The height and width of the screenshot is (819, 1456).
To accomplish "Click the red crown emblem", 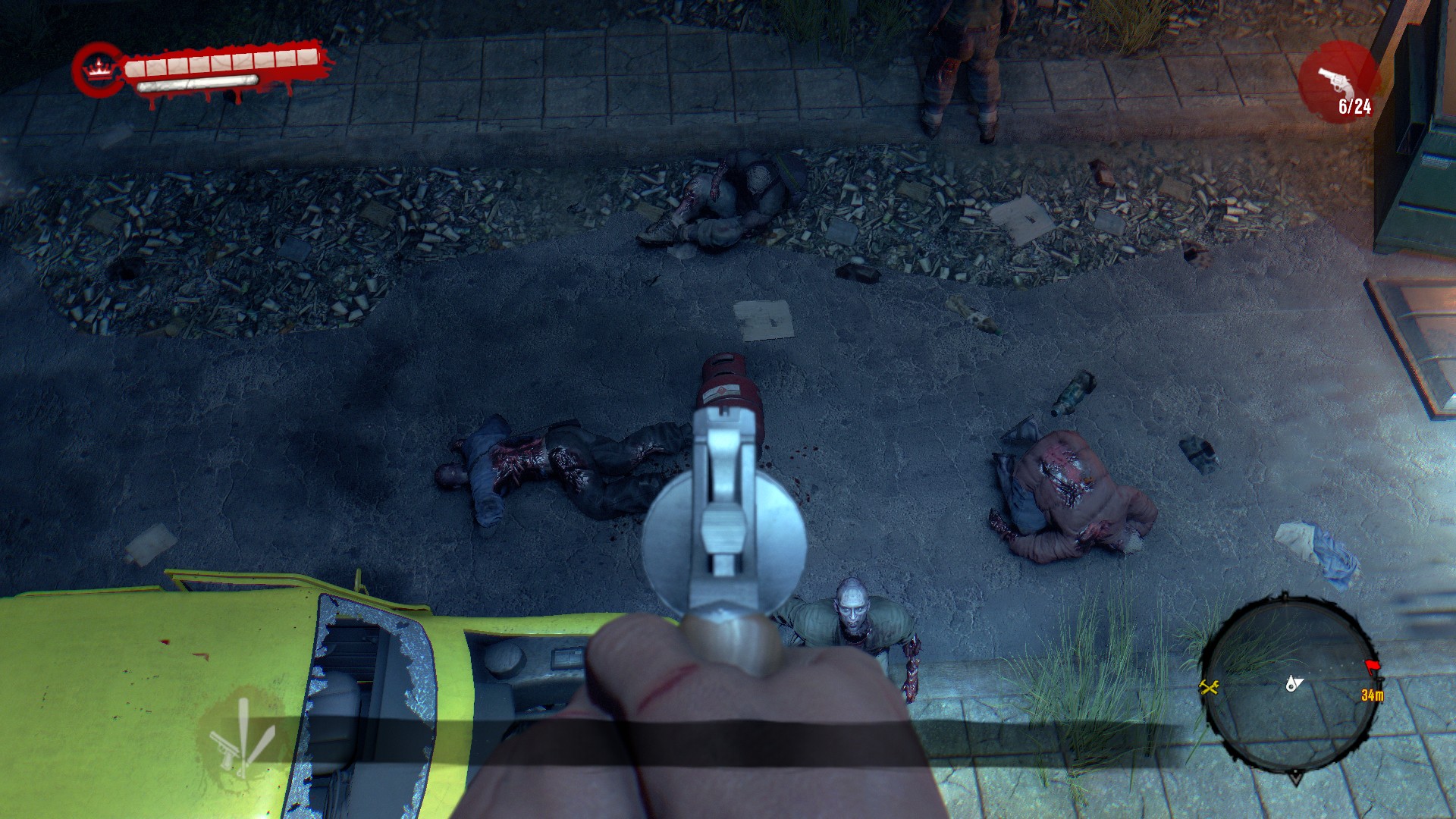I will 96,70.
